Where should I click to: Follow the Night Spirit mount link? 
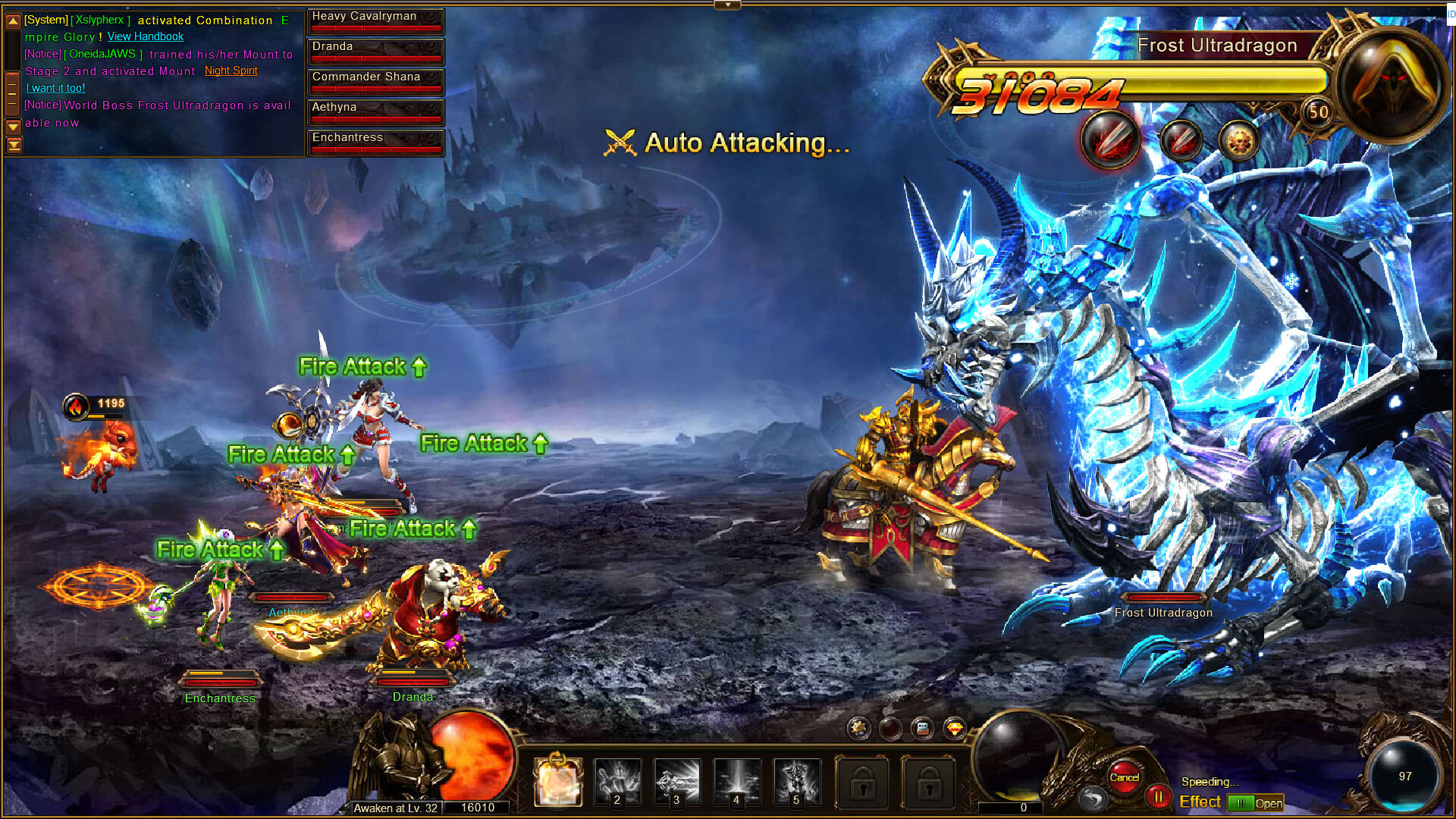point(231,71)
